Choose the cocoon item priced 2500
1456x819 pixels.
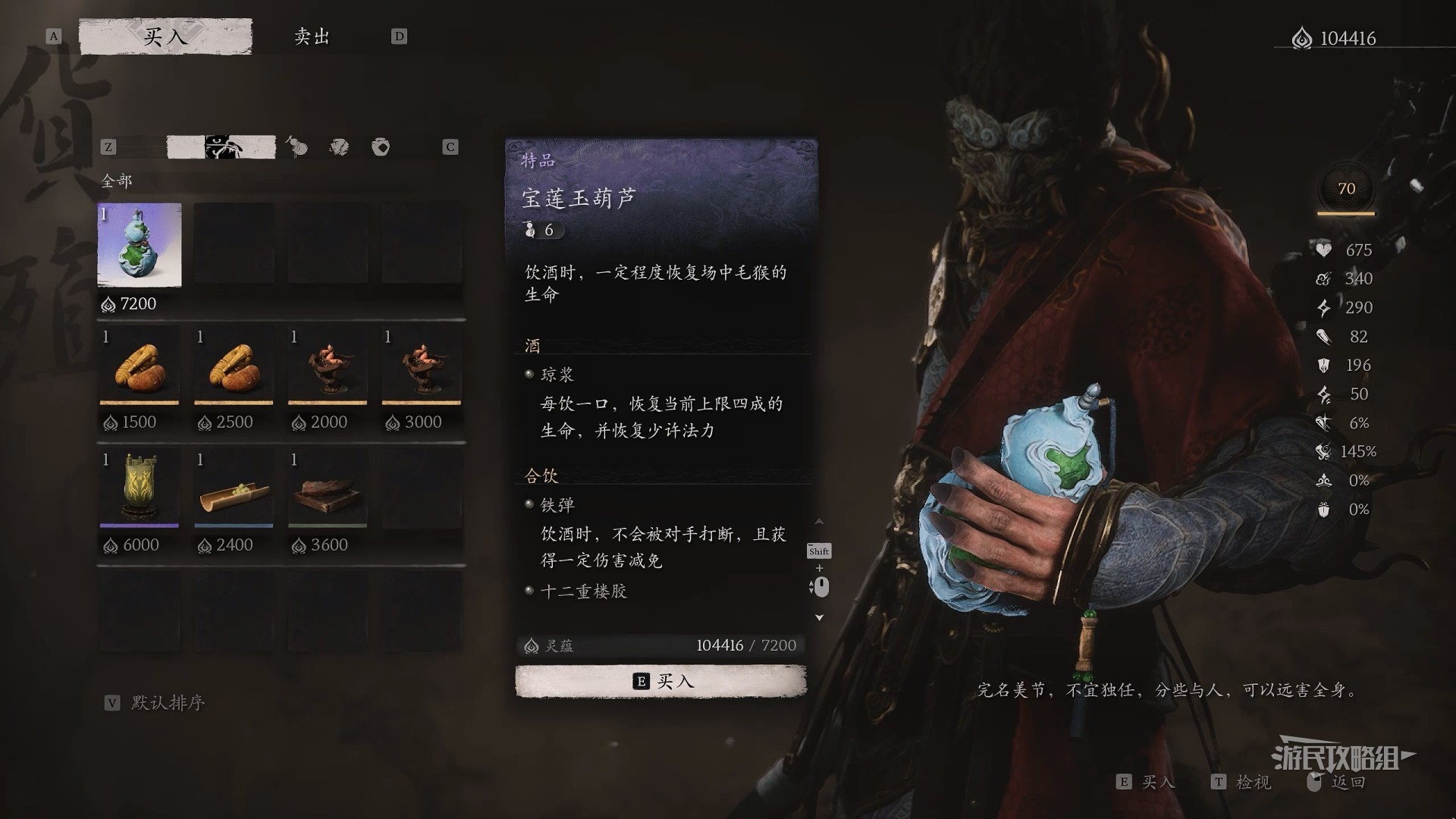click(234, 367)
